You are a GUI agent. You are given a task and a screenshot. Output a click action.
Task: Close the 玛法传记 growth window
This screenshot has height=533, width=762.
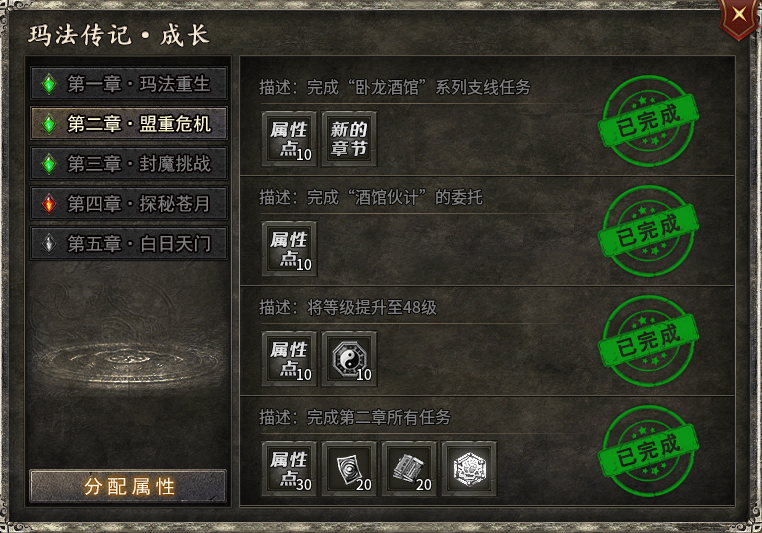click(x=738, y=16)
